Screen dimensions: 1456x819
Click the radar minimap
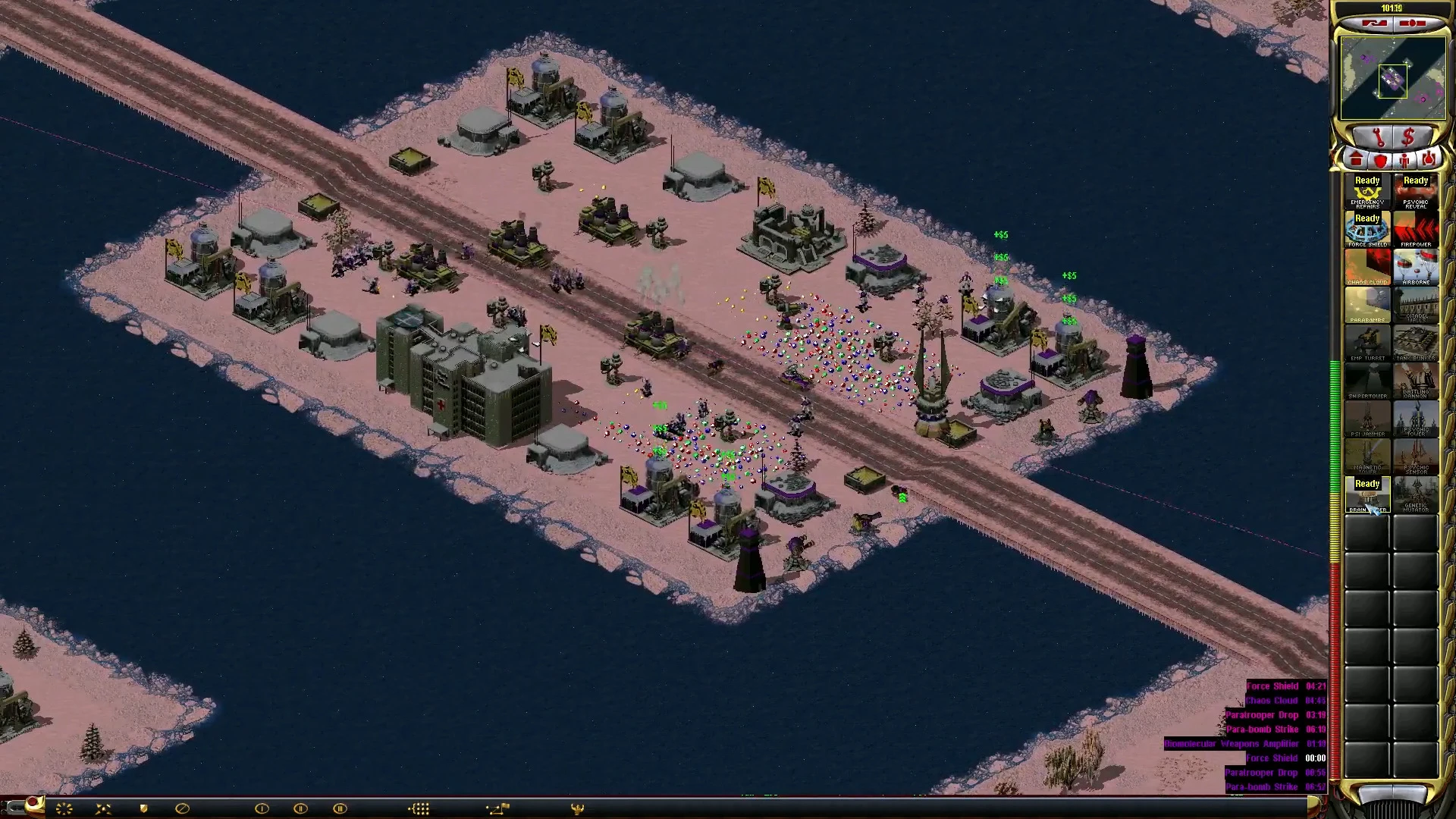[x=1392, y=79]
